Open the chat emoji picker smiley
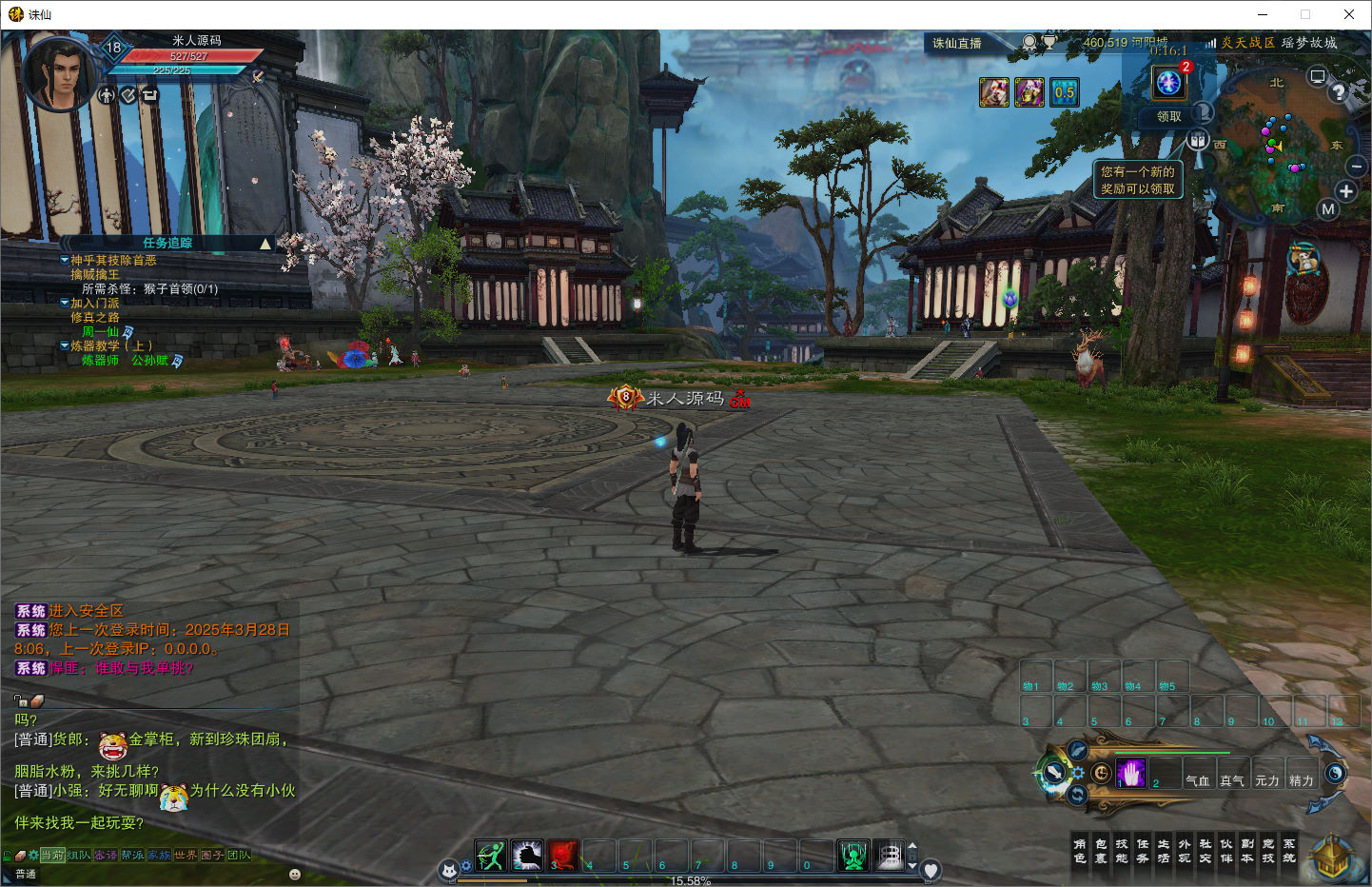 point(295,874)
